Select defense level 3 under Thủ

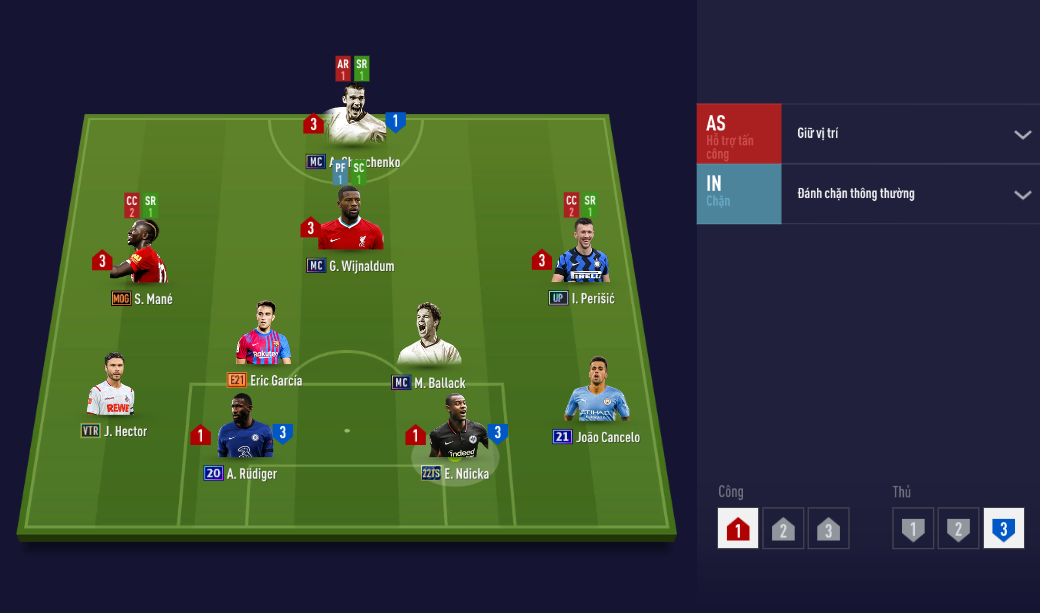[1003, 528]
